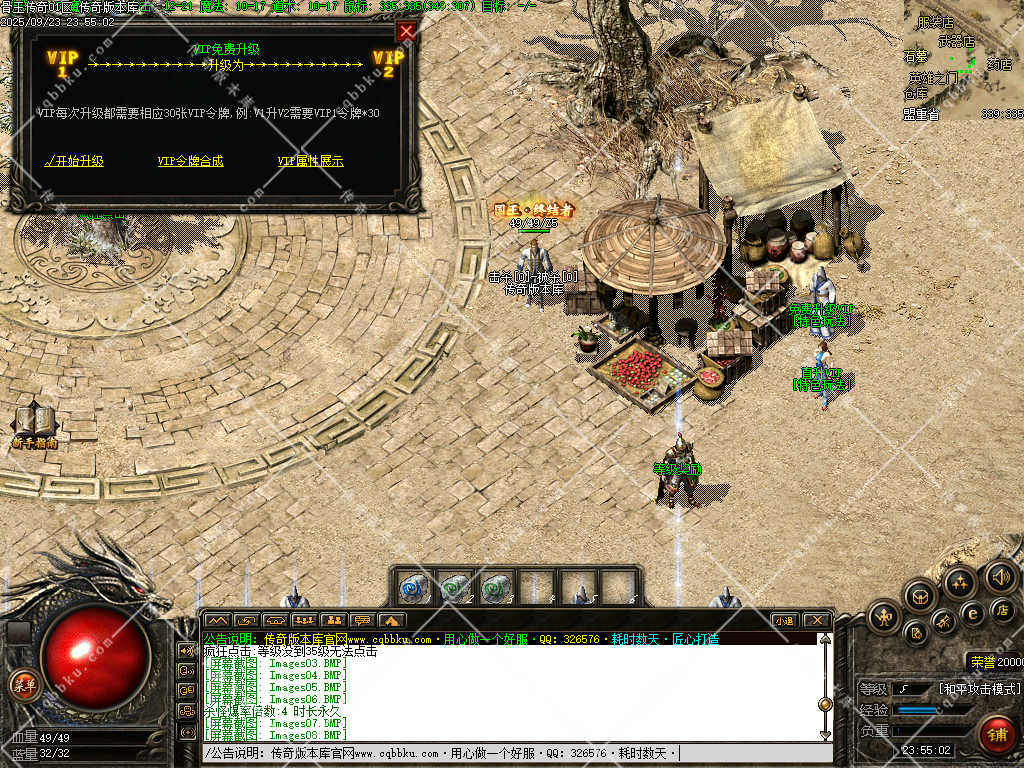Click the round 'e' button
The height and width of the screenshot is (768, 1024).
point(971,613)
